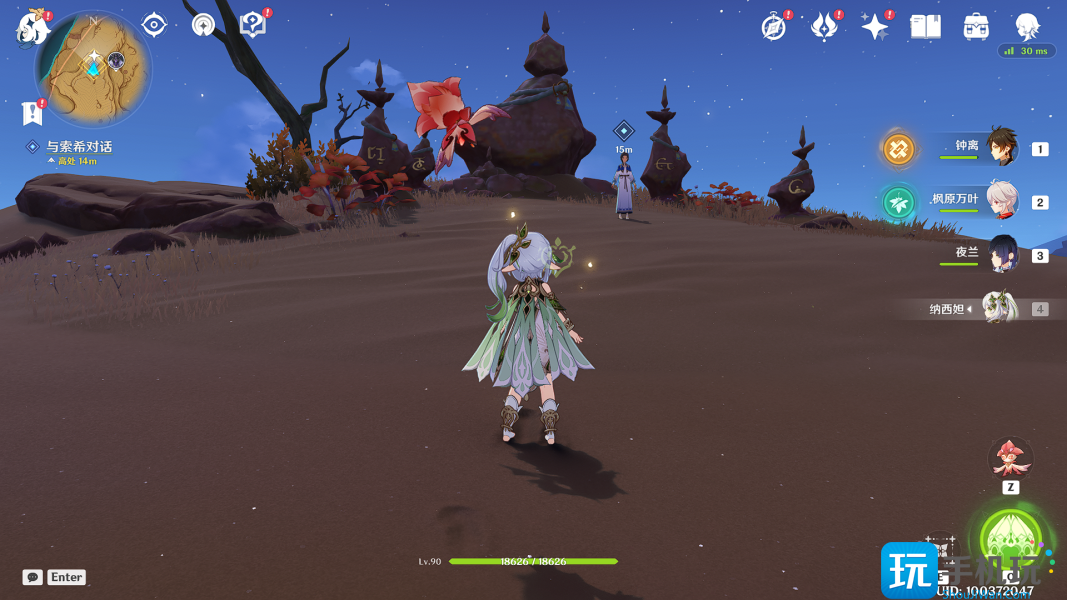This screenshot has width=1067, height=600.
Task: Switch to party member 枫原万叶
Action: [x=1001, y=201]
